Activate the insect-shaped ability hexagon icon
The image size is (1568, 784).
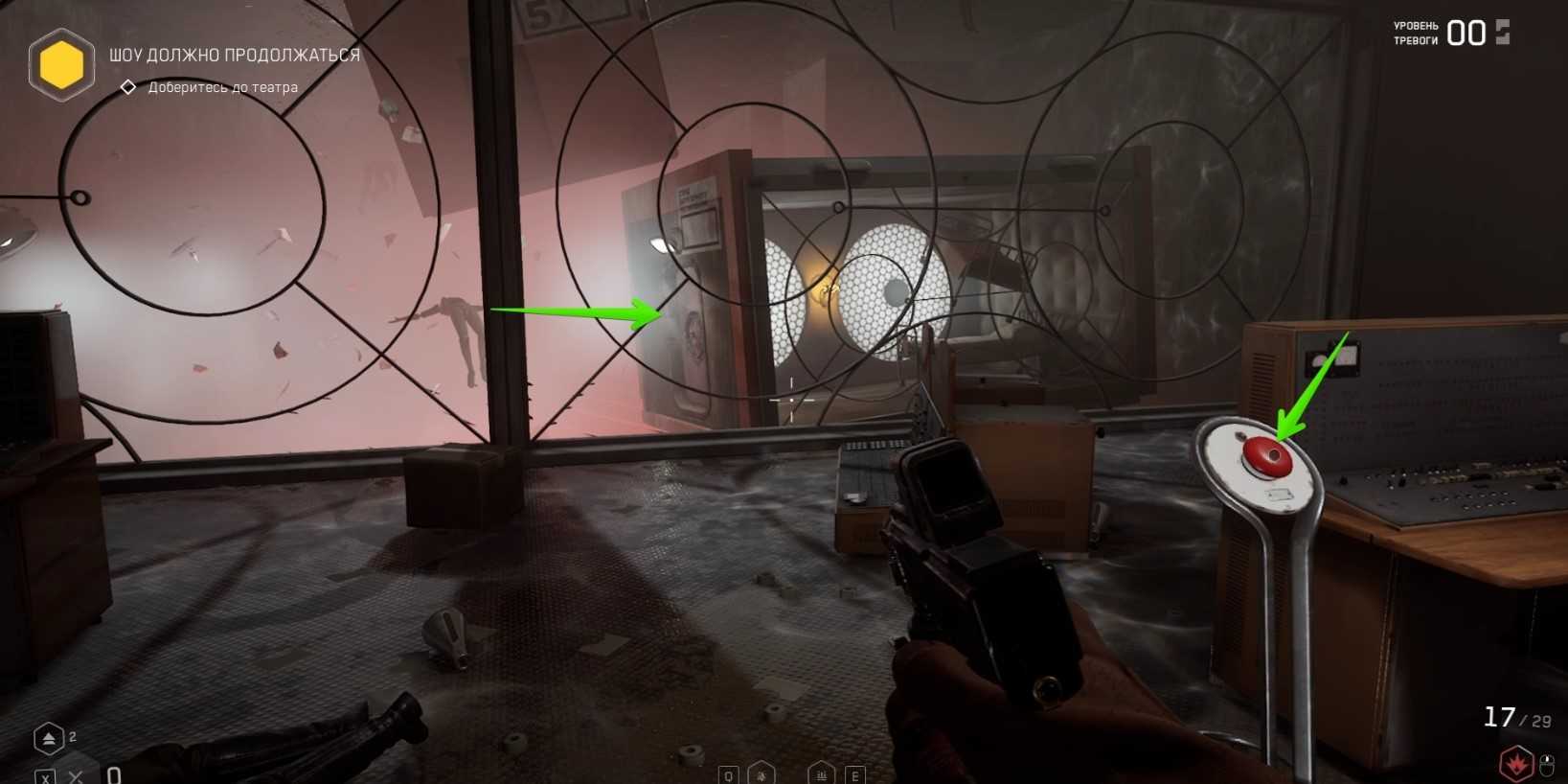pyautogui.click(x=761, y=773)
